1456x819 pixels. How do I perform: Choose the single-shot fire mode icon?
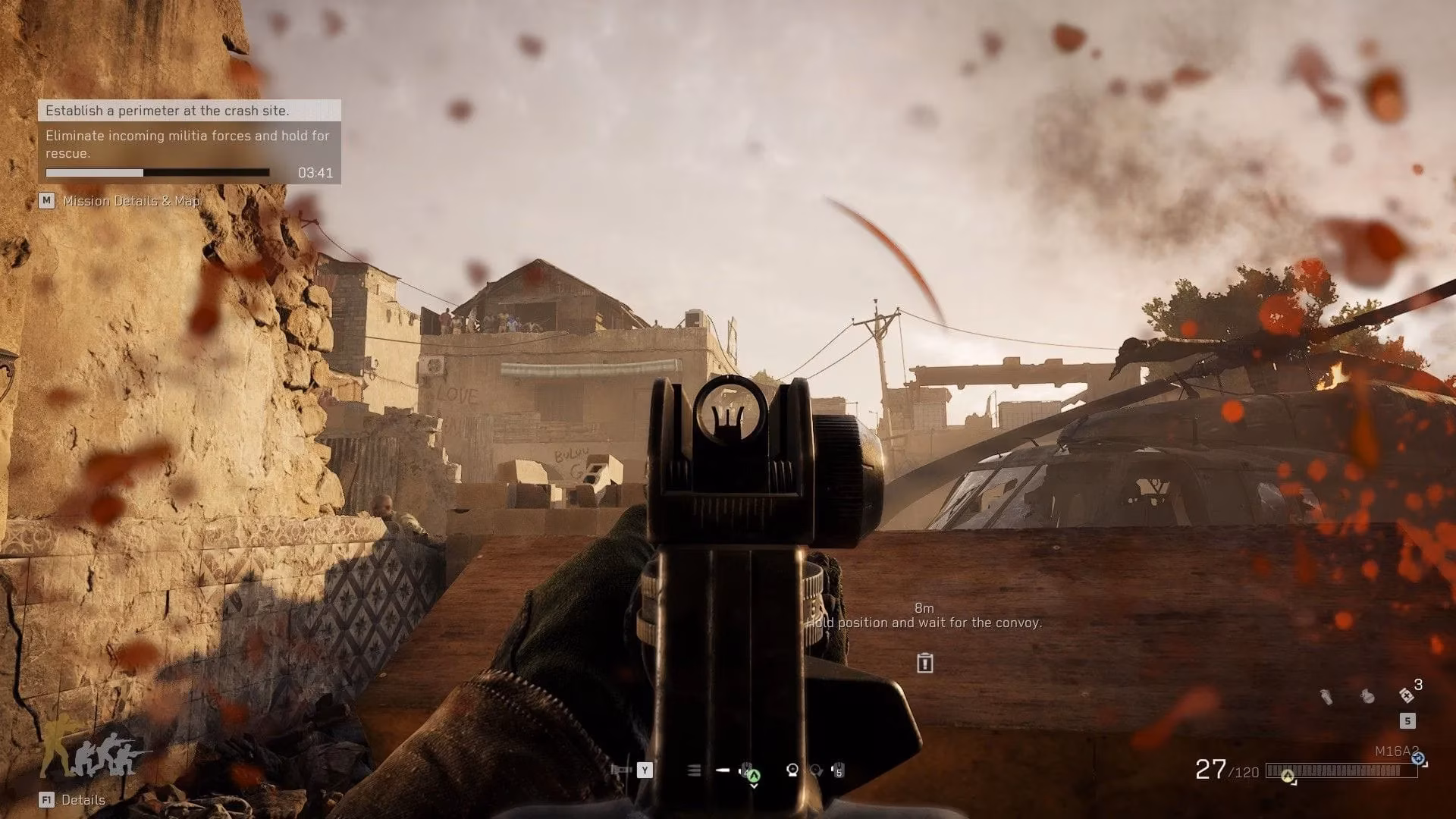click(723, 770)
